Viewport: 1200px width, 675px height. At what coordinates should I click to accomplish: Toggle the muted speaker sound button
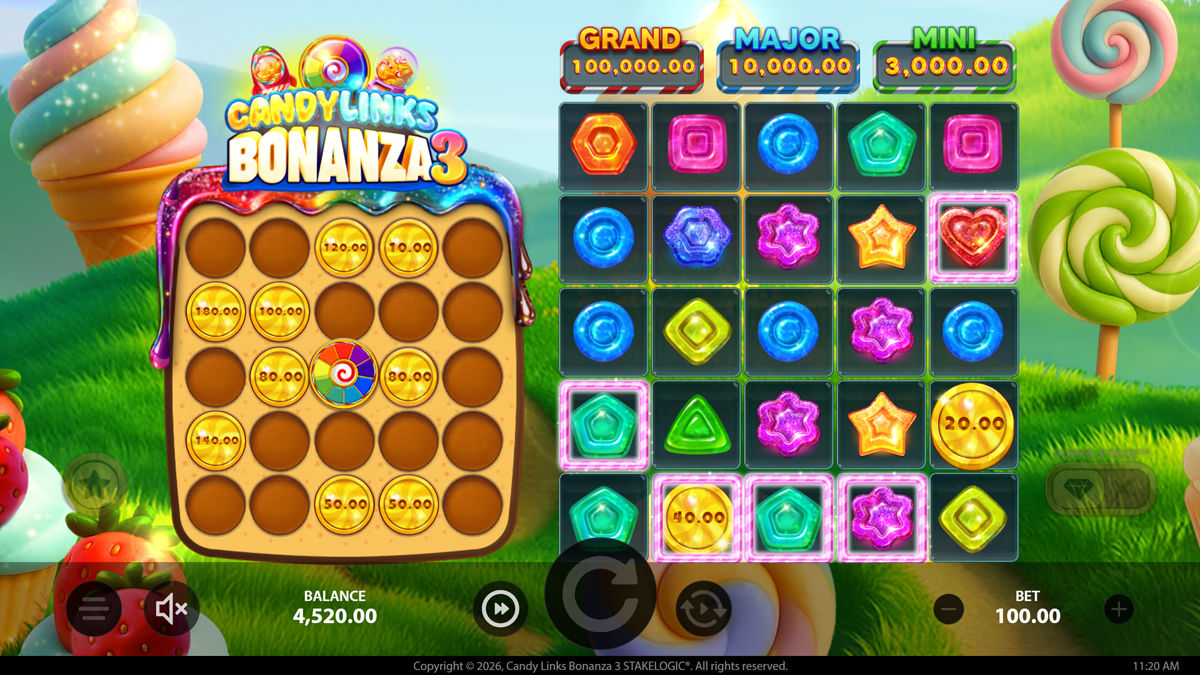(x=172, y=608)
